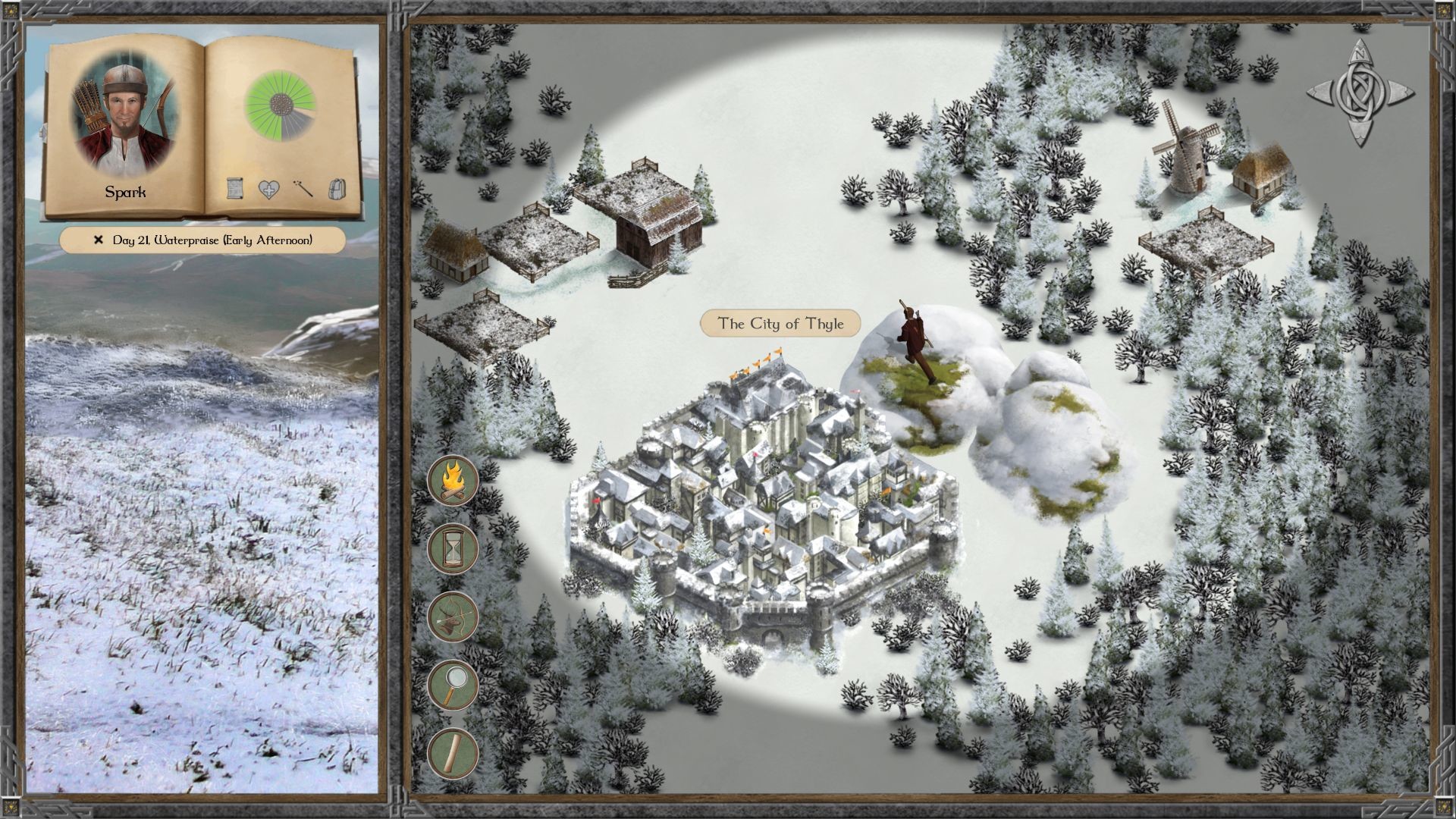Dismiss the Day 21 banner via its X

click(x=97, y=240)
